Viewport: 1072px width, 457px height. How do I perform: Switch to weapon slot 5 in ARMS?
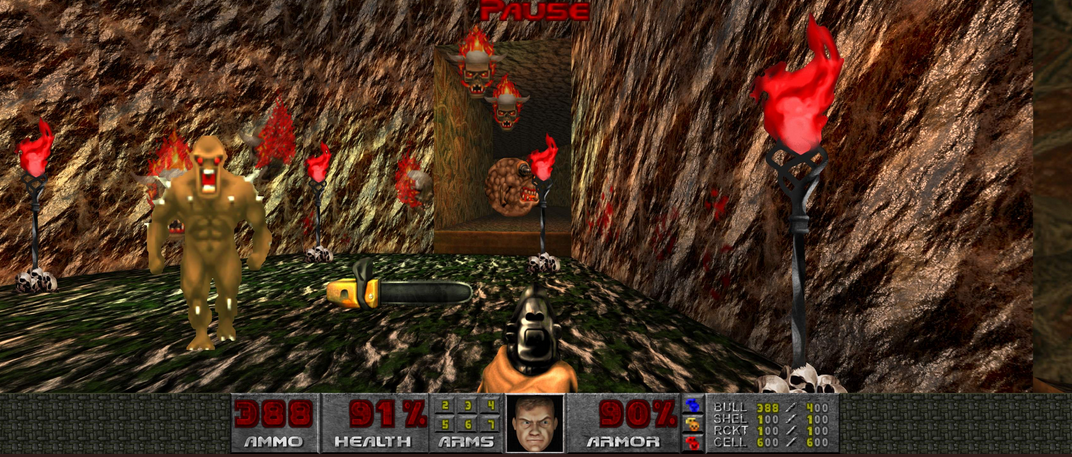click(446, 424)
